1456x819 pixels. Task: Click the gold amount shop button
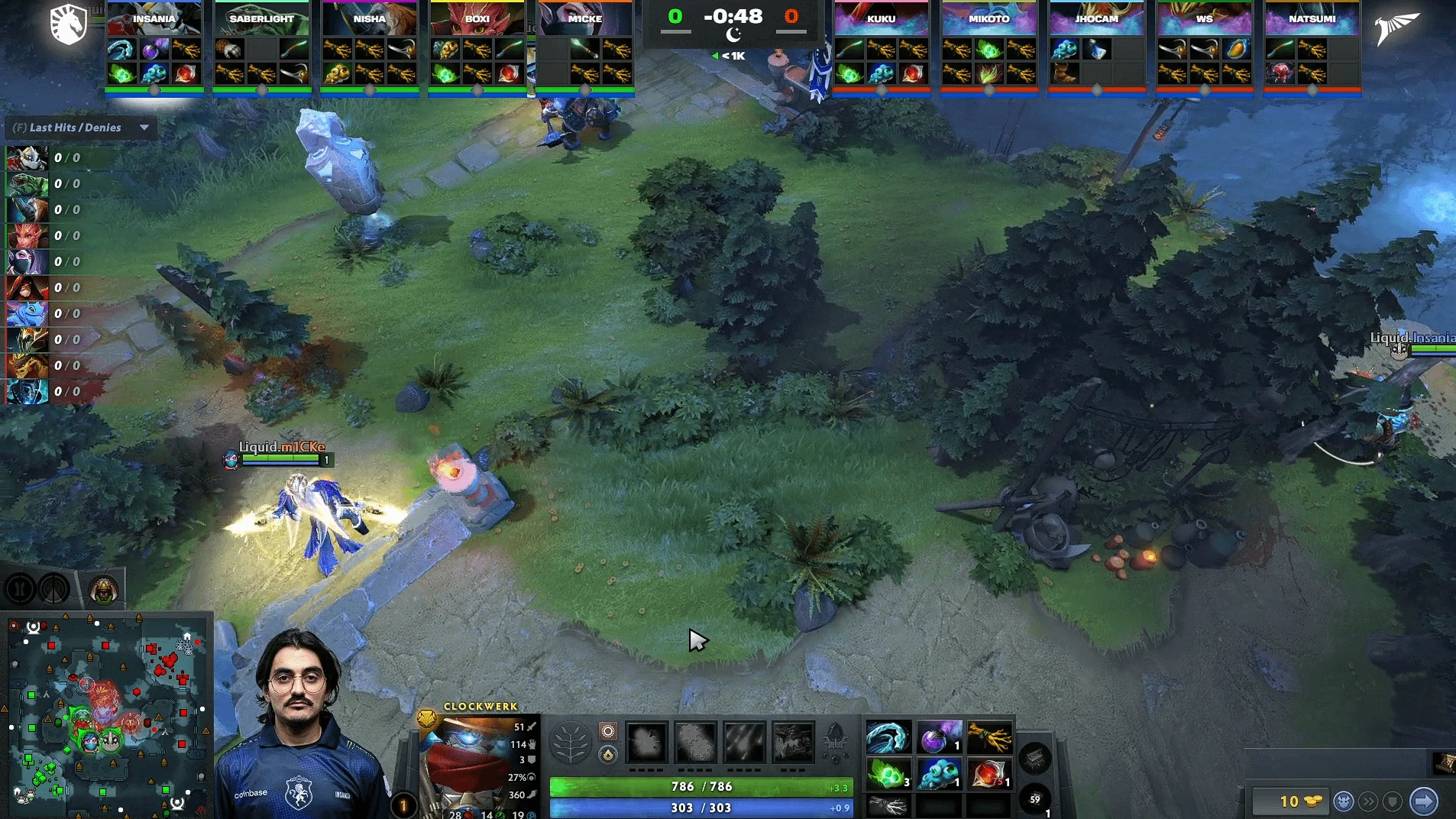point(1289,801)
